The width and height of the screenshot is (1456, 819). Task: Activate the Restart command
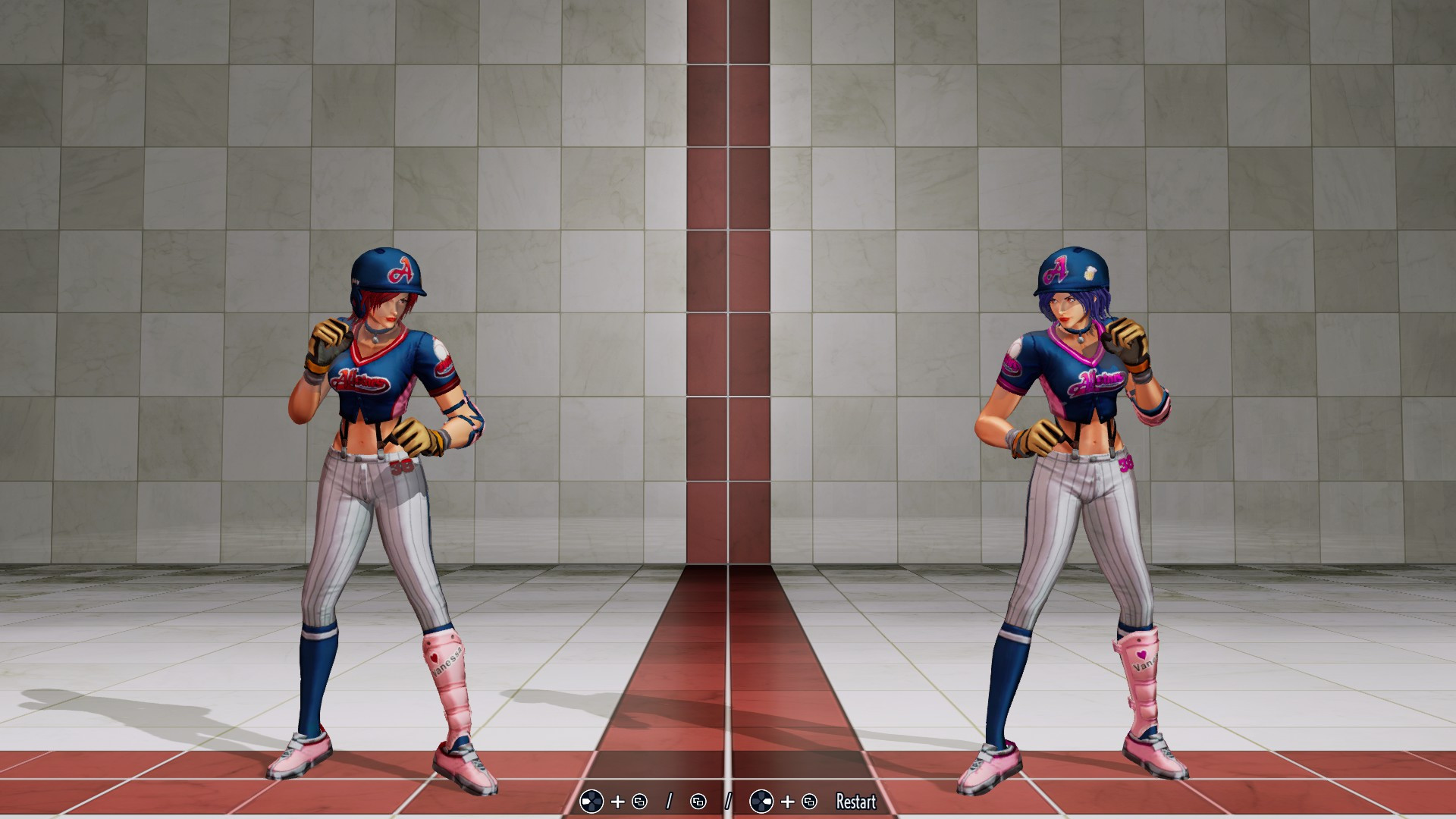[855, 802]
